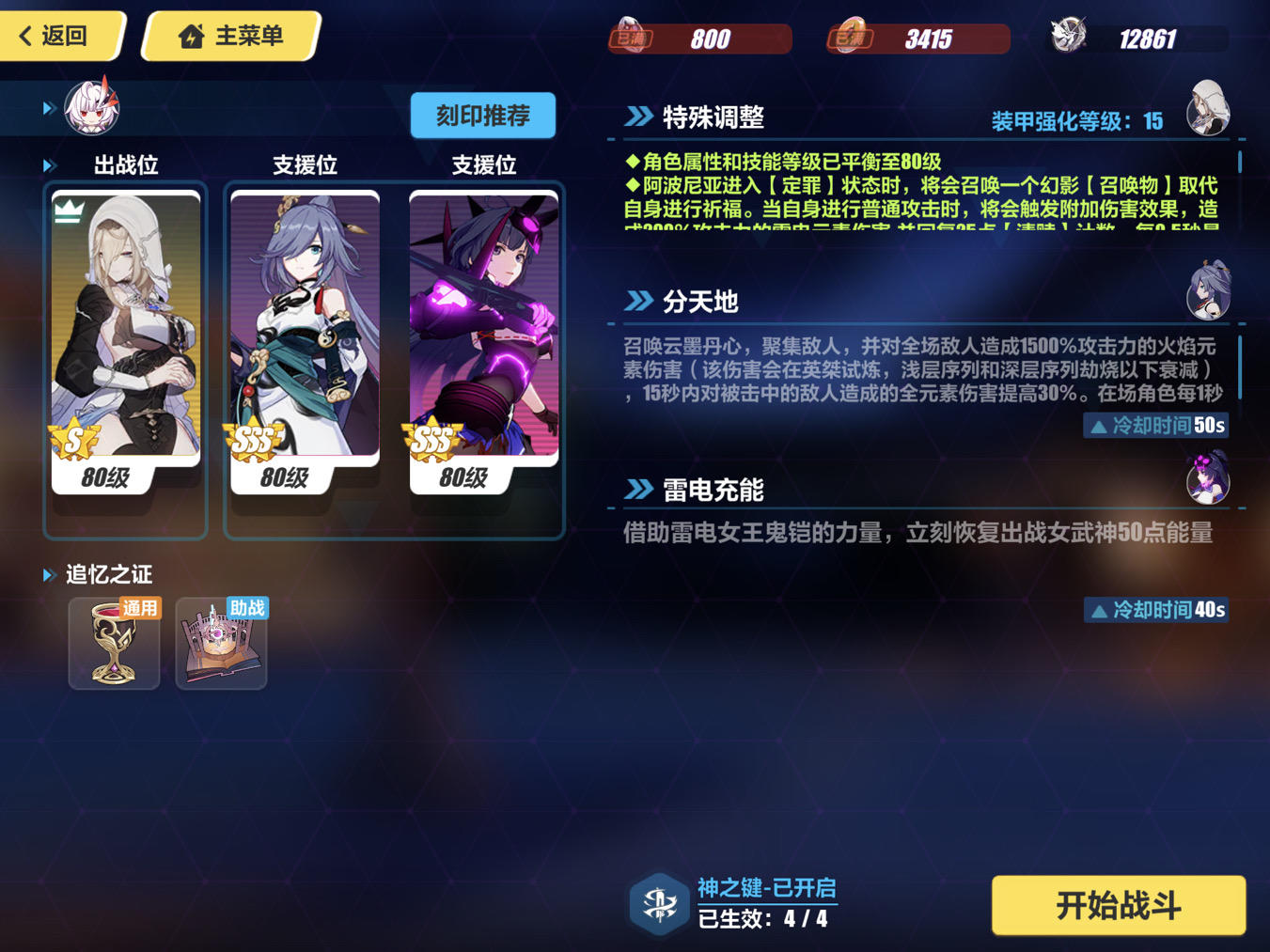Select the 通用 trophy memento item
This screenshot has width=1270, height=952.
pos(114,643)
